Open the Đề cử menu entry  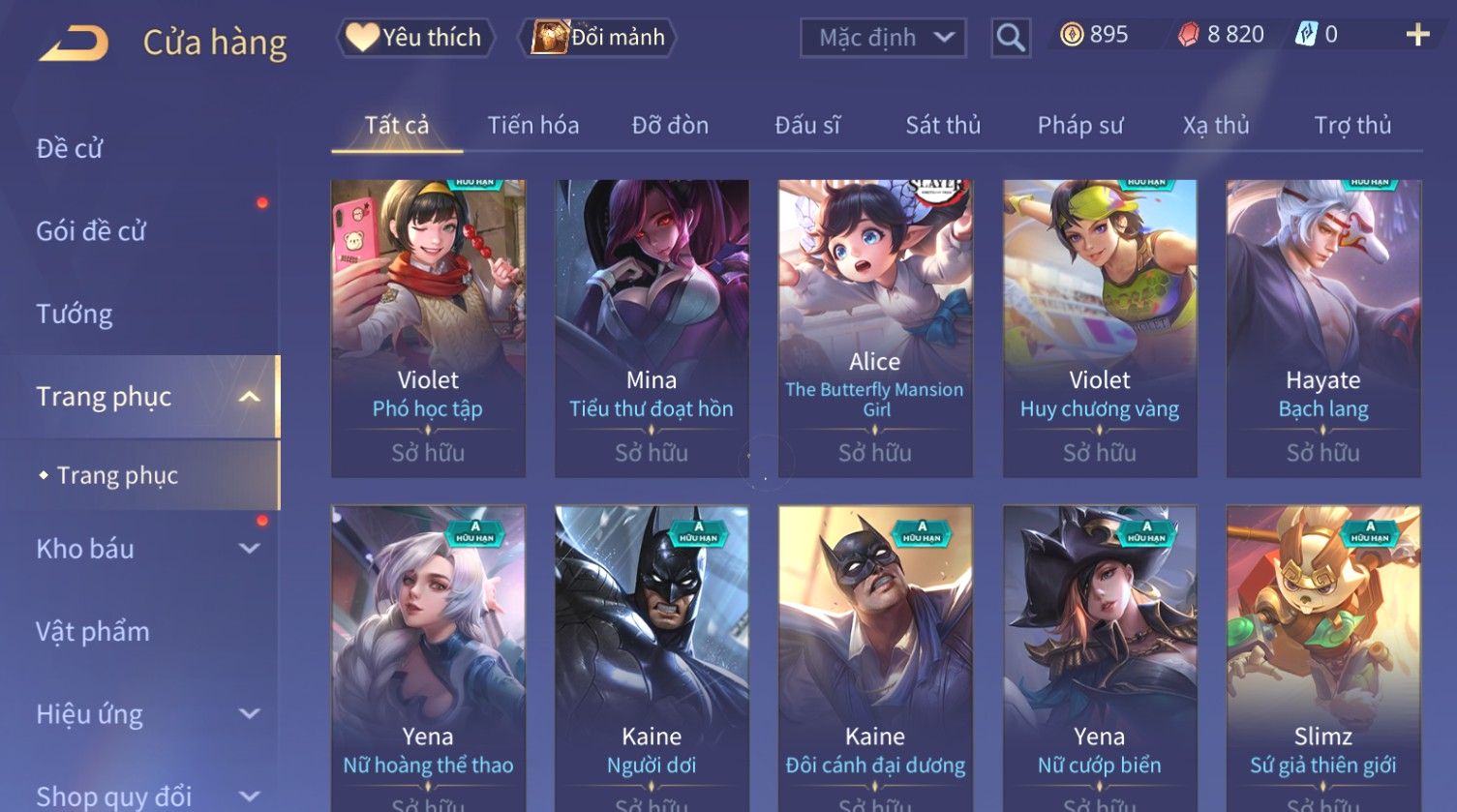pyautogui.click(x=70, y=149)
